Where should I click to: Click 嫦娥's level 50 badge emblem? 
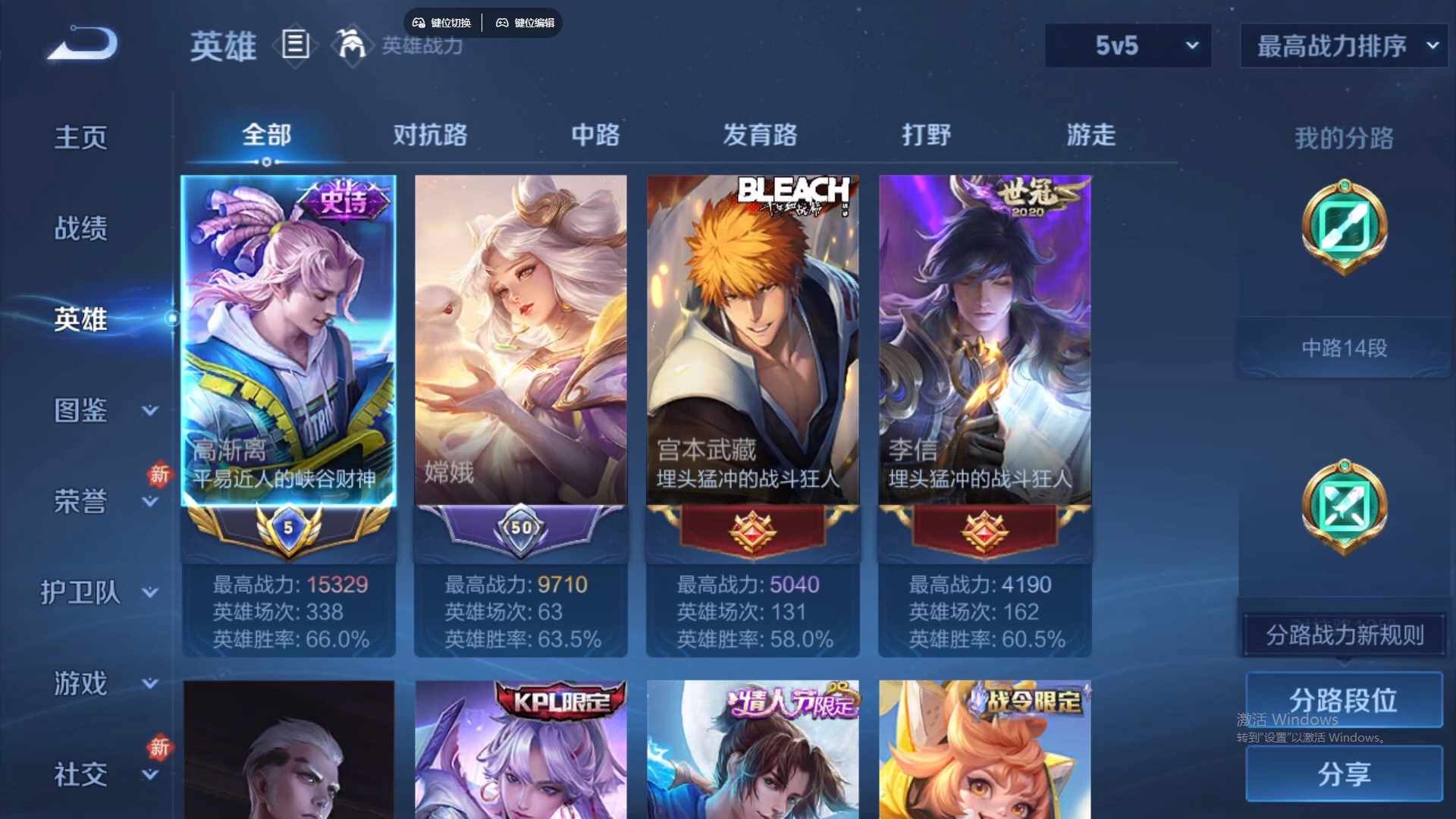pos(520,529)
